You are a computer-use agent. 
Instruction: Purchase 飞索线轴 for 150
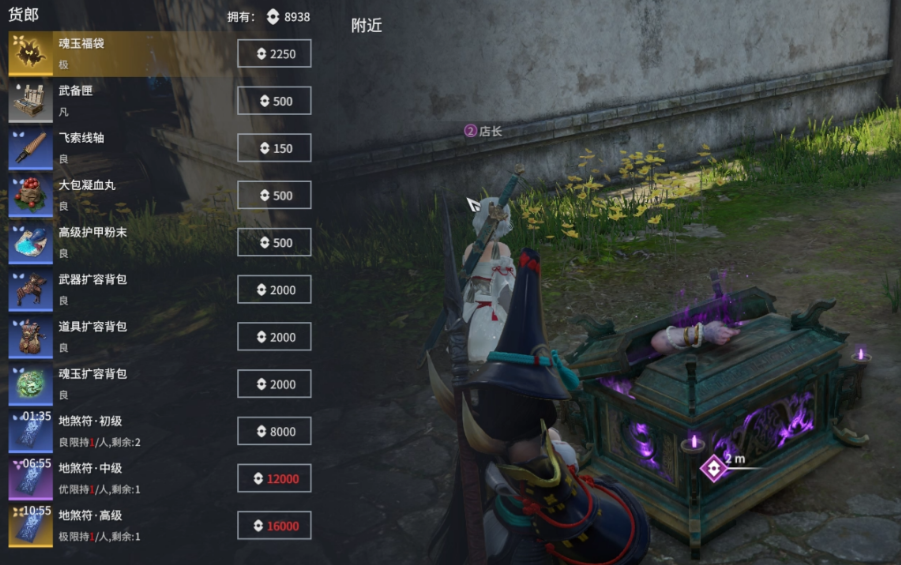(x=274, y=148)
